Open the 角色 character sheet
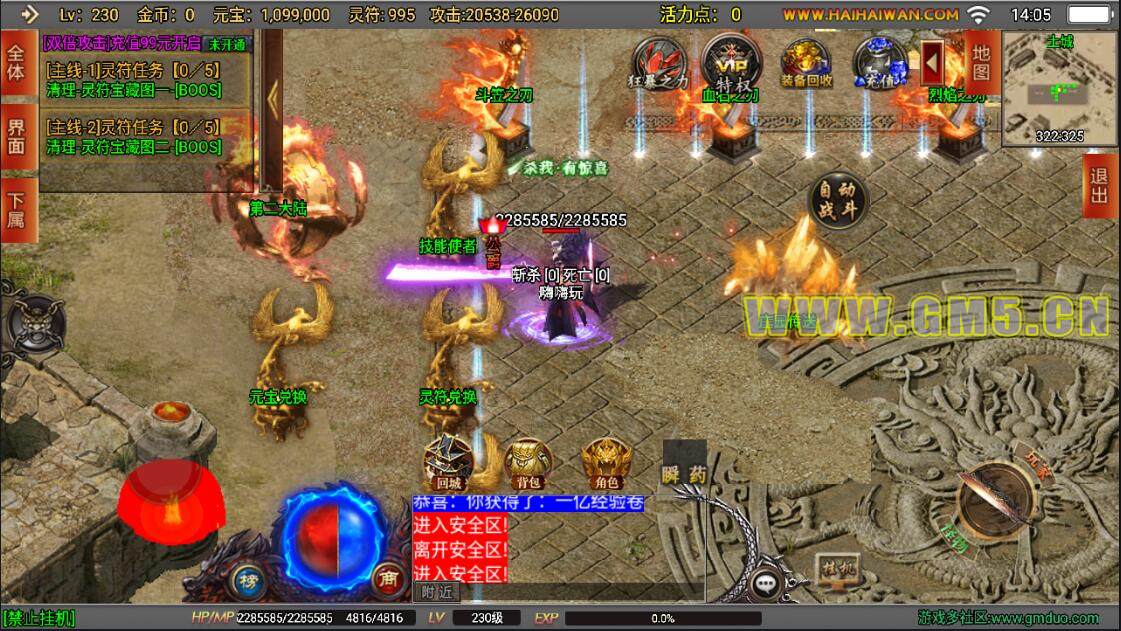Screen dimensions: 1121x631 point(607,463)
